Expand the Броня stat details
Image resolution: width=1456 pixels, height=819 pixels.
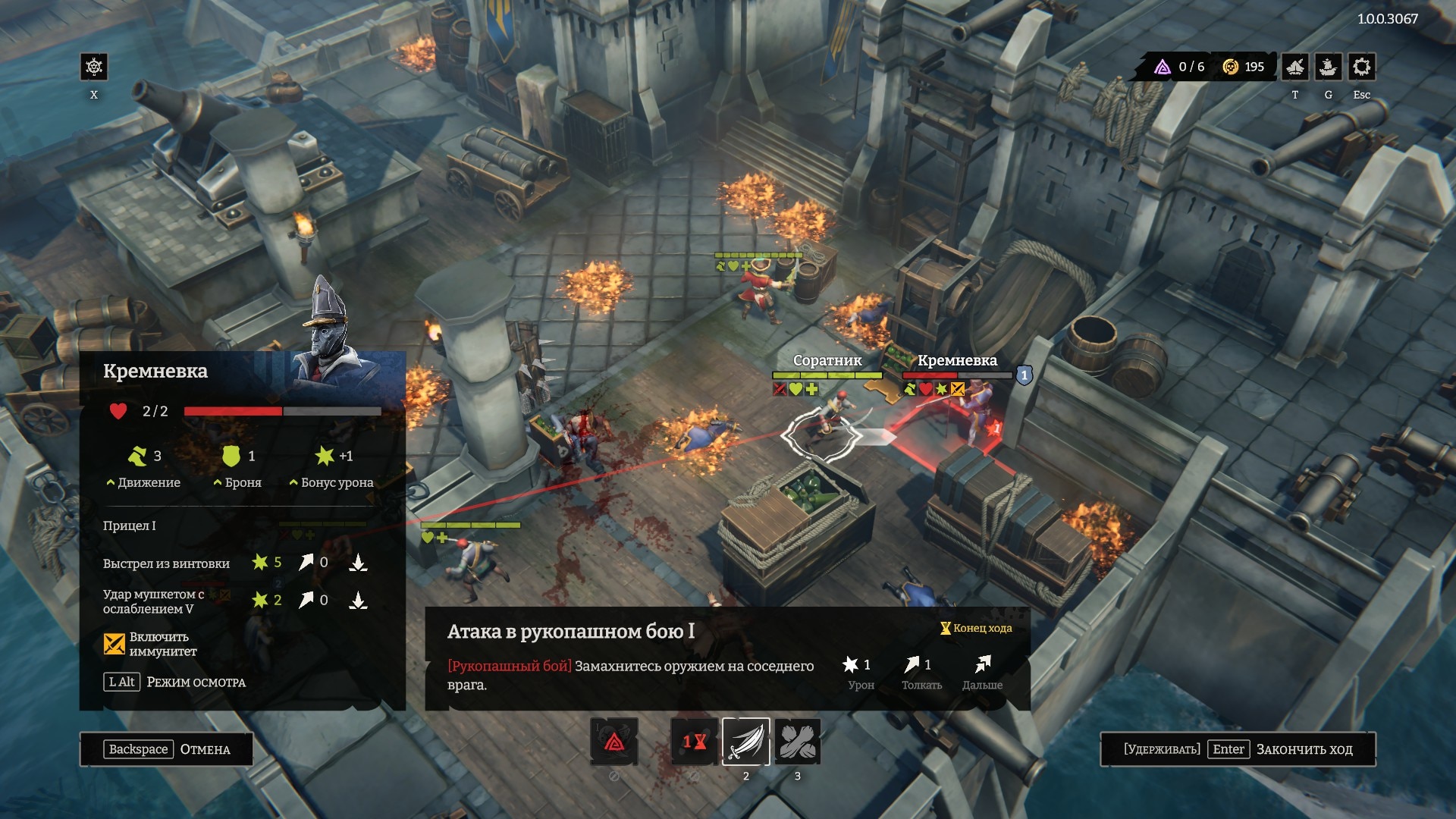tap(238, 482)
